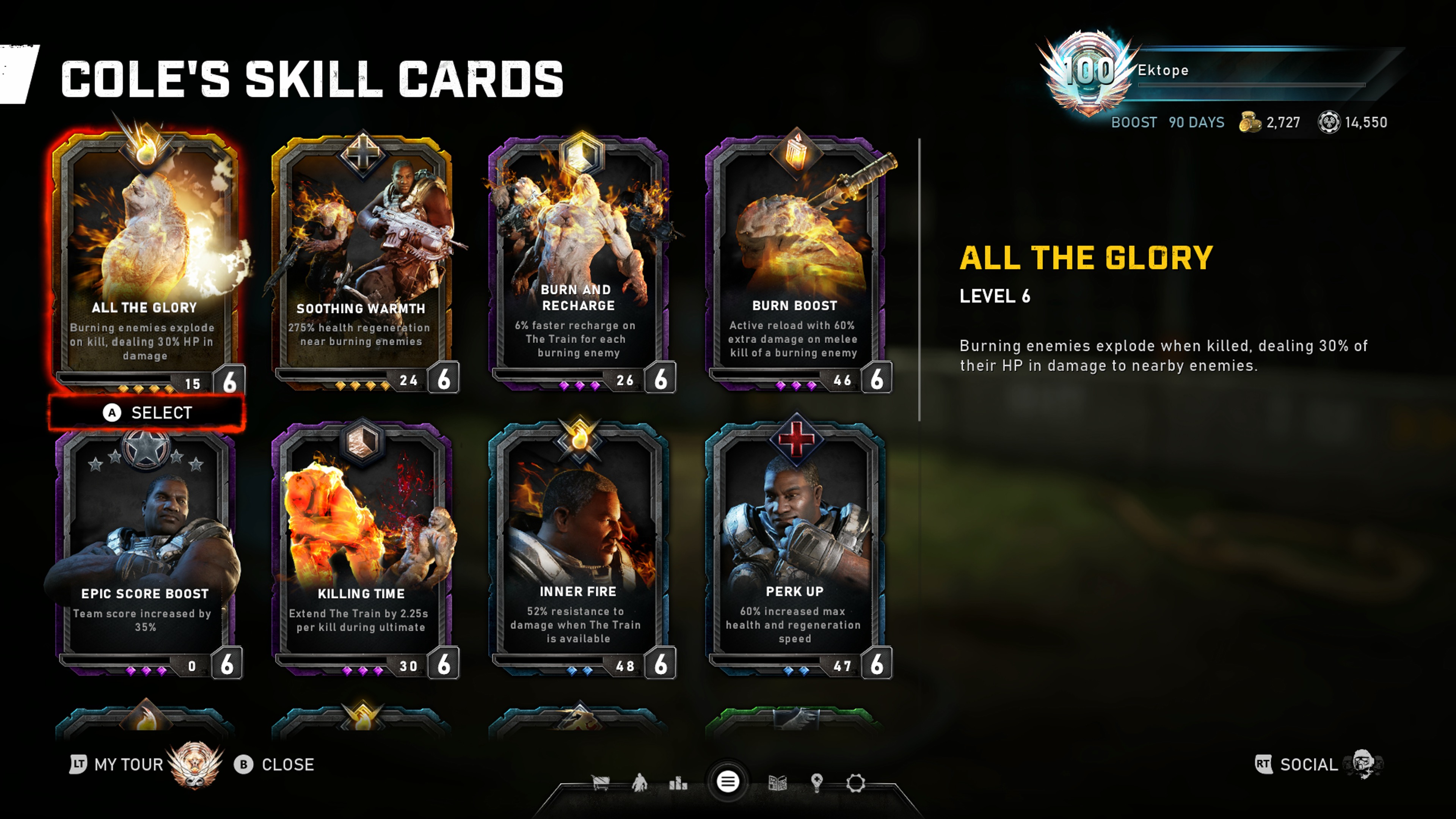Open the lightbulb tips icon
Image resolution: width=1456 pixels, height=819 pixels.
click(x=817, y=783)
